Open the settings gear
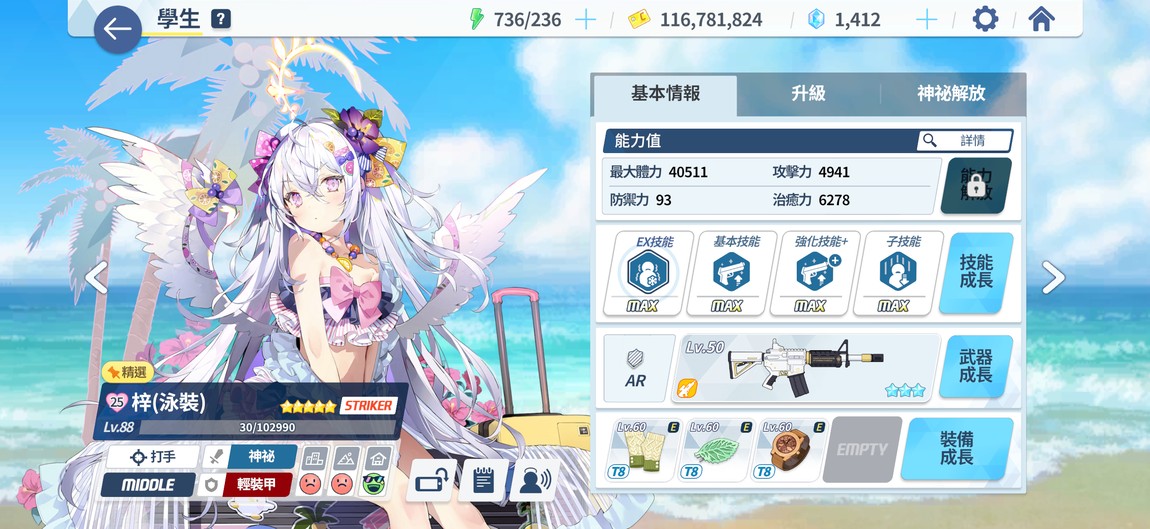 [x=985, y=19]
